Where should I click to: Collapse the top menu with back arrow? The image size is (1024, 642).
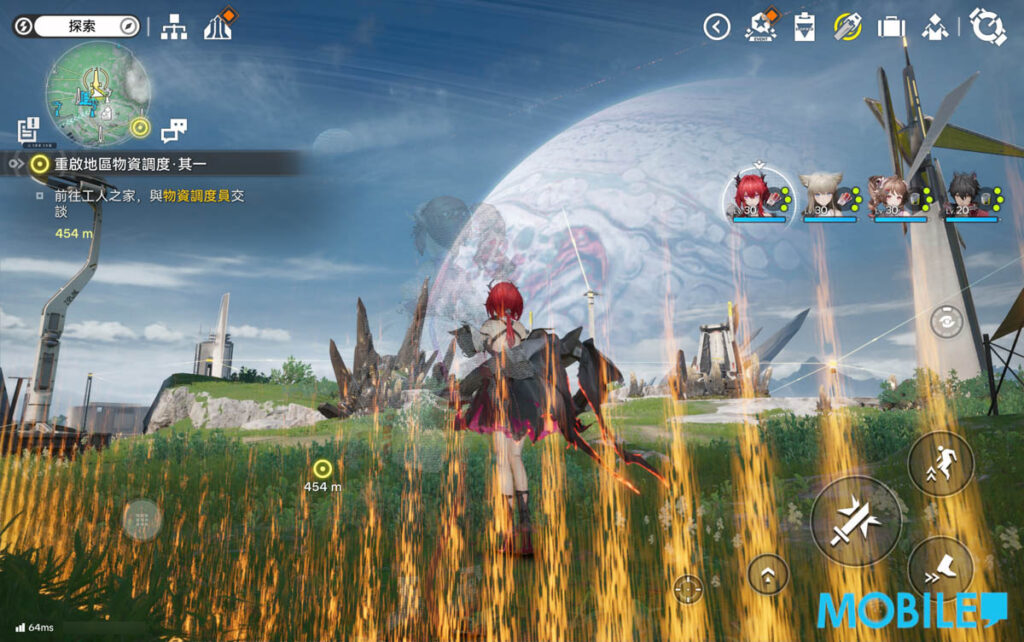(x=717, y=27)
